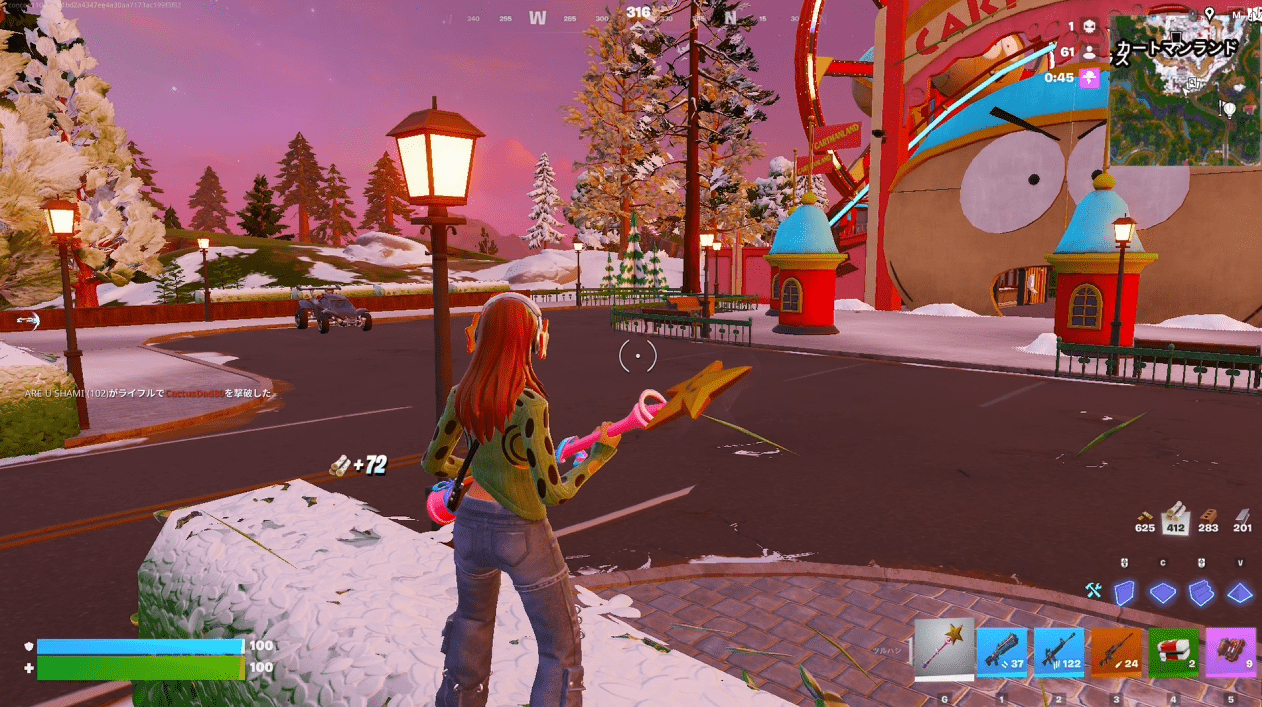Pick the stairs building piece
Image resolution: width=1262 pixels, height=707 pixels.
coord(1201,593)
